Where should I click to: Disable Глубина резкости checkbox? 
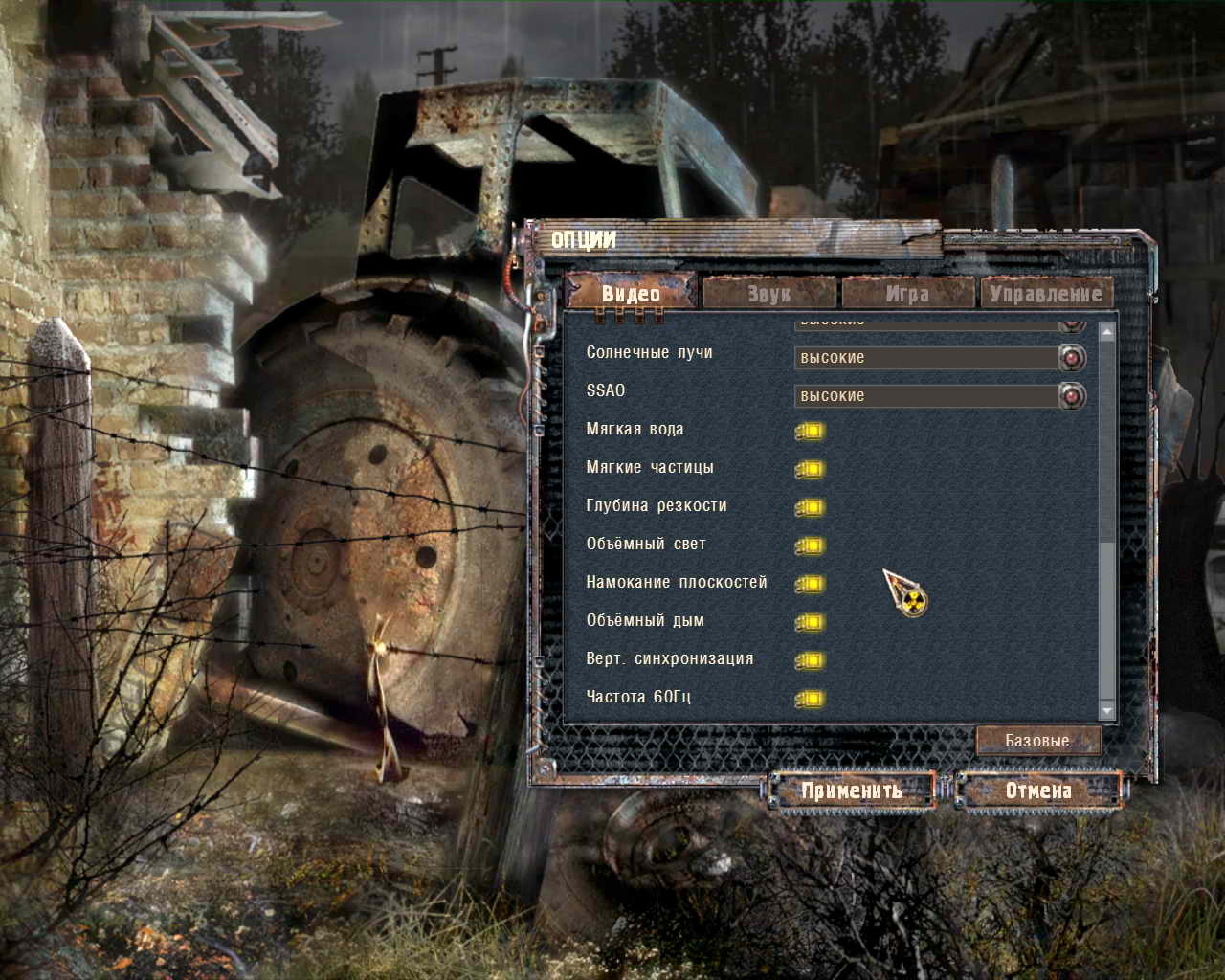point(810,507)
